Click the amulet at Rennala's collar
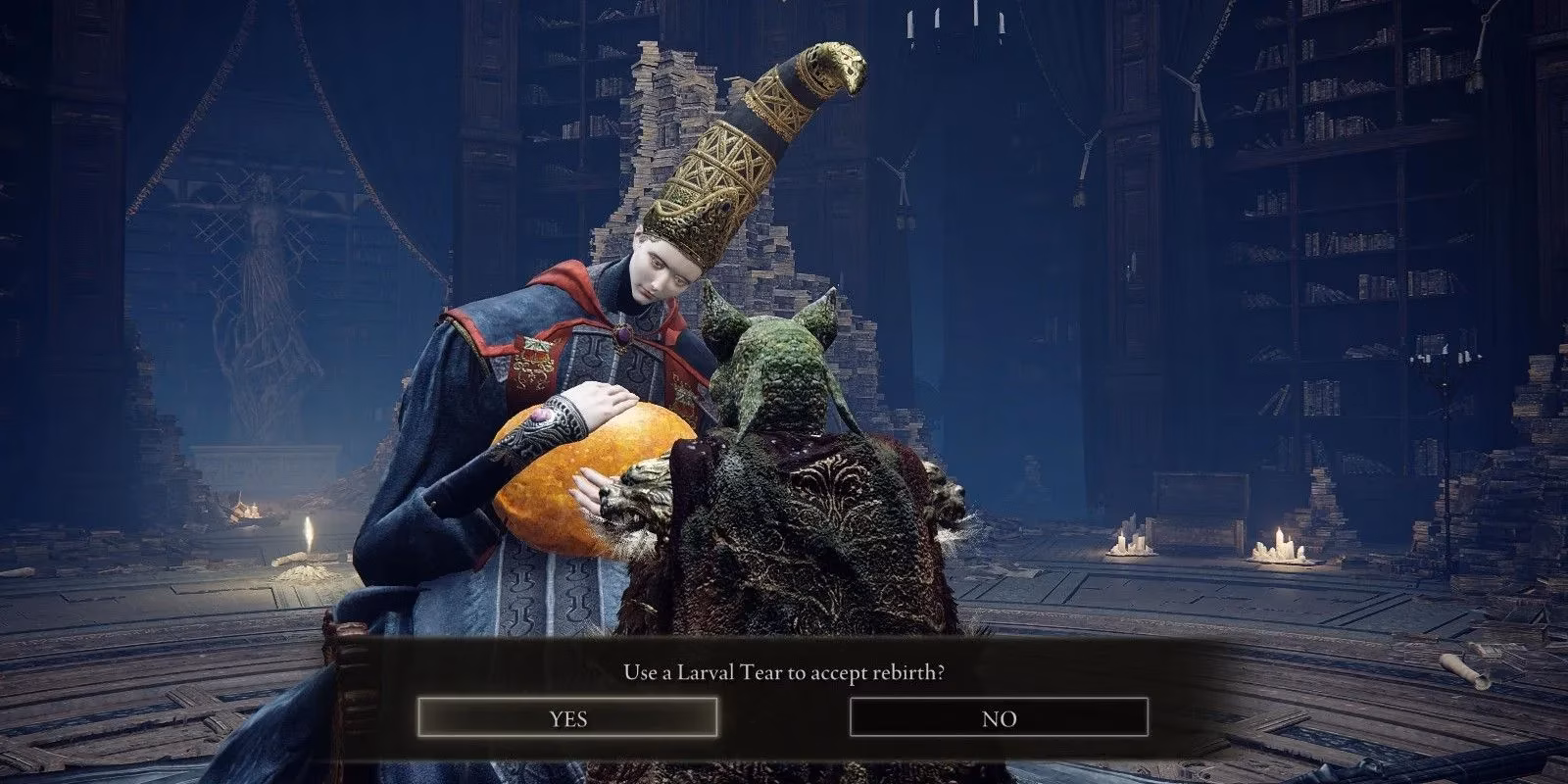 click(624, 333)
